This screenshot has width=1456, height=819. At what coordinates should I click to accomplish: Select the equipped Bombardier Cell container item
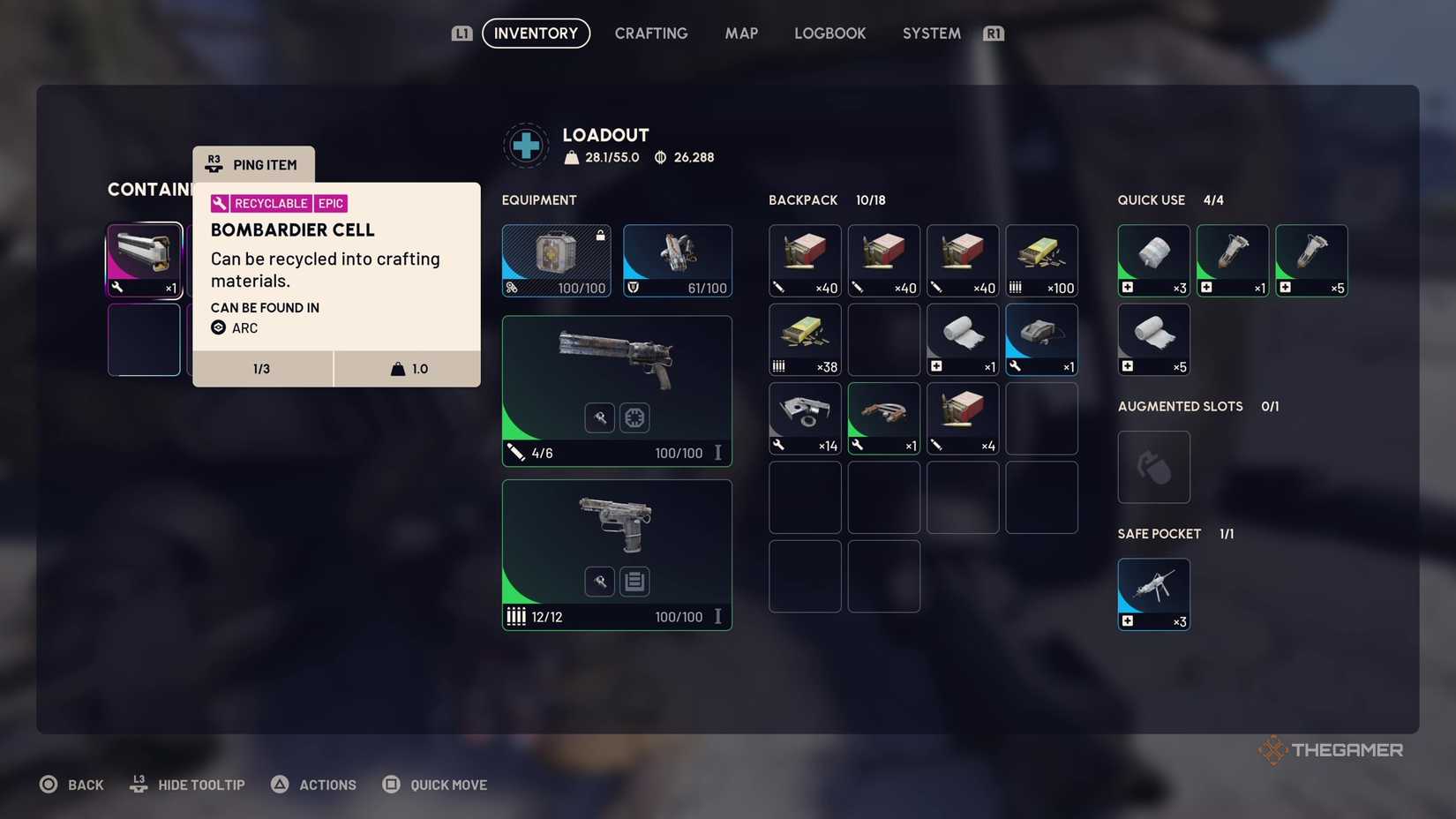[144, 259]
